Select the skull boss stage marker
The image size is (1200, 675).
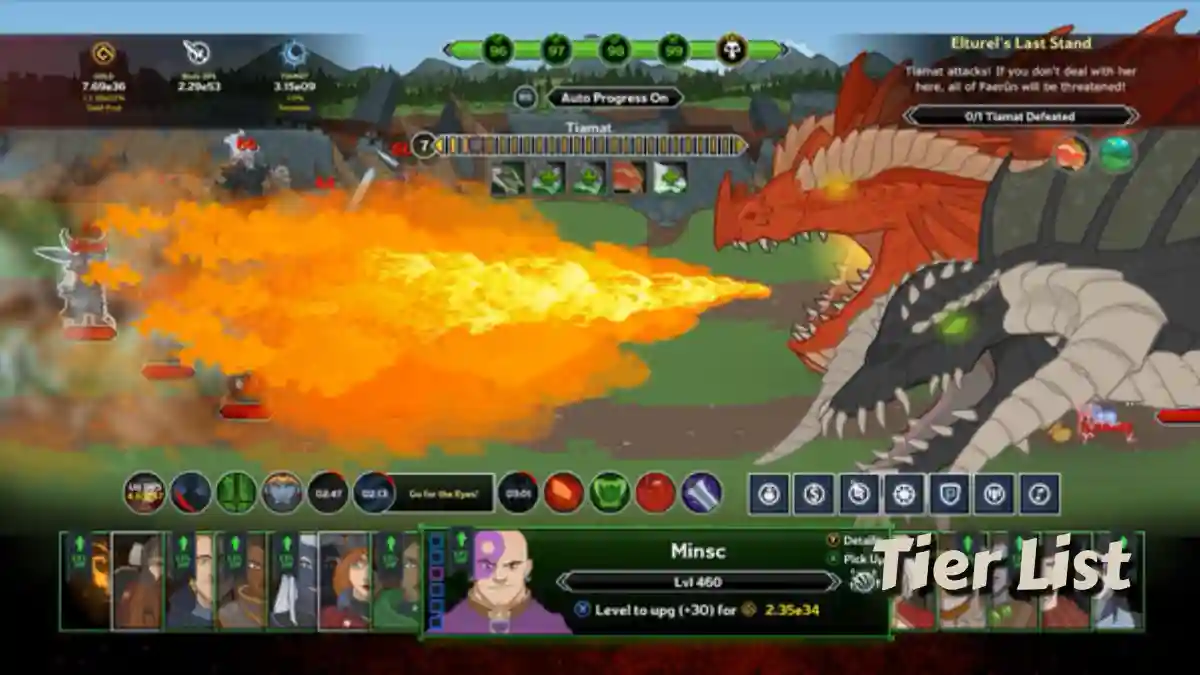732,49
